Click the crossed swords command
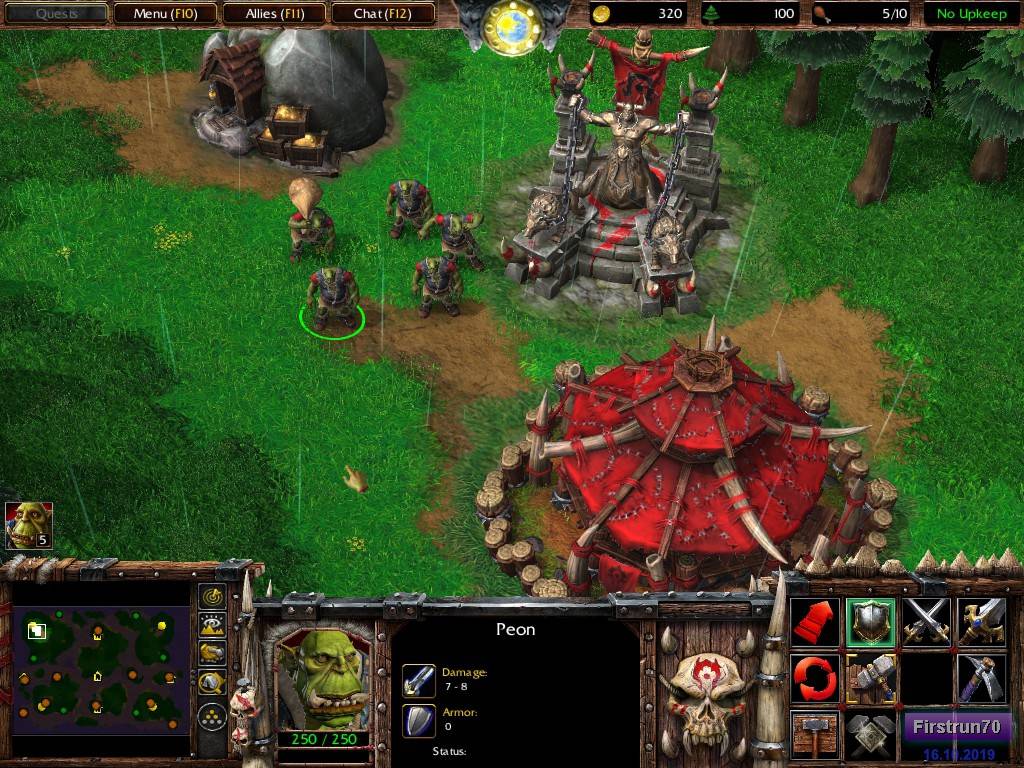Screen dimensions: 1024x768 coord(925,622)
